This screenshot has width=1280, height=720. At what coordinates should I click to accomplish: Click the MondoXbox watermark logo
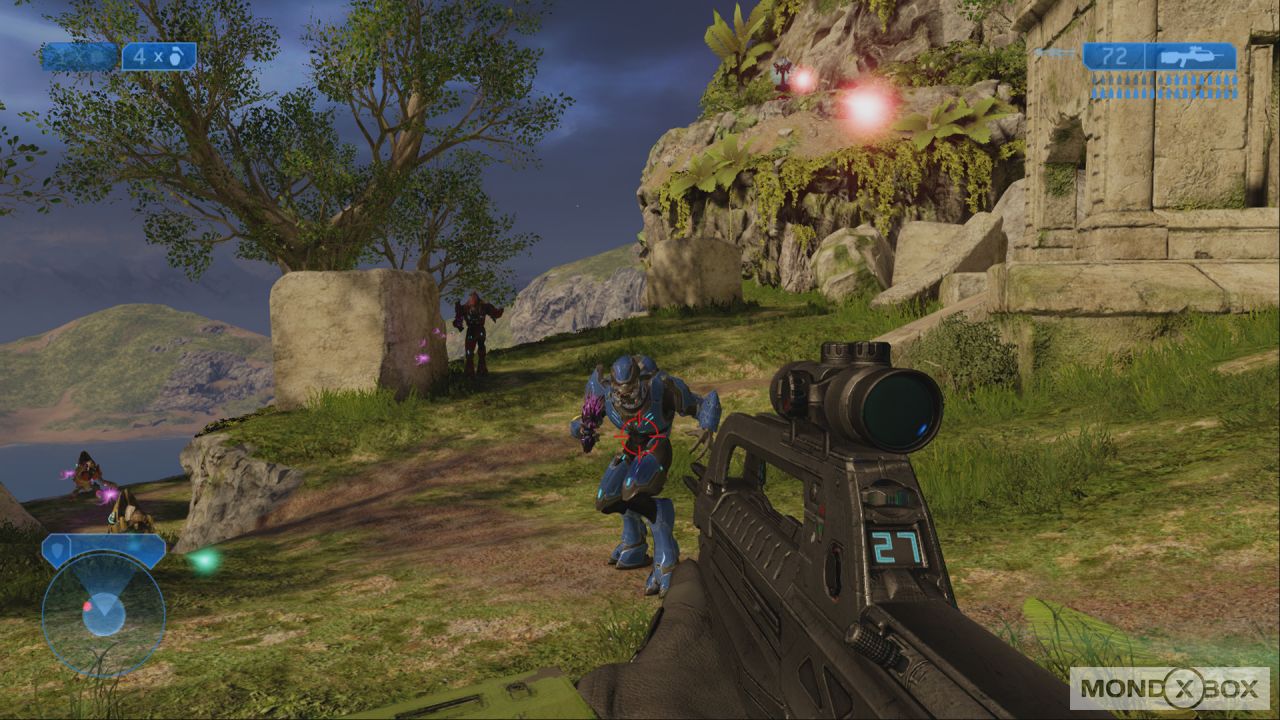pyautogui.click(x=1169, y=688)
